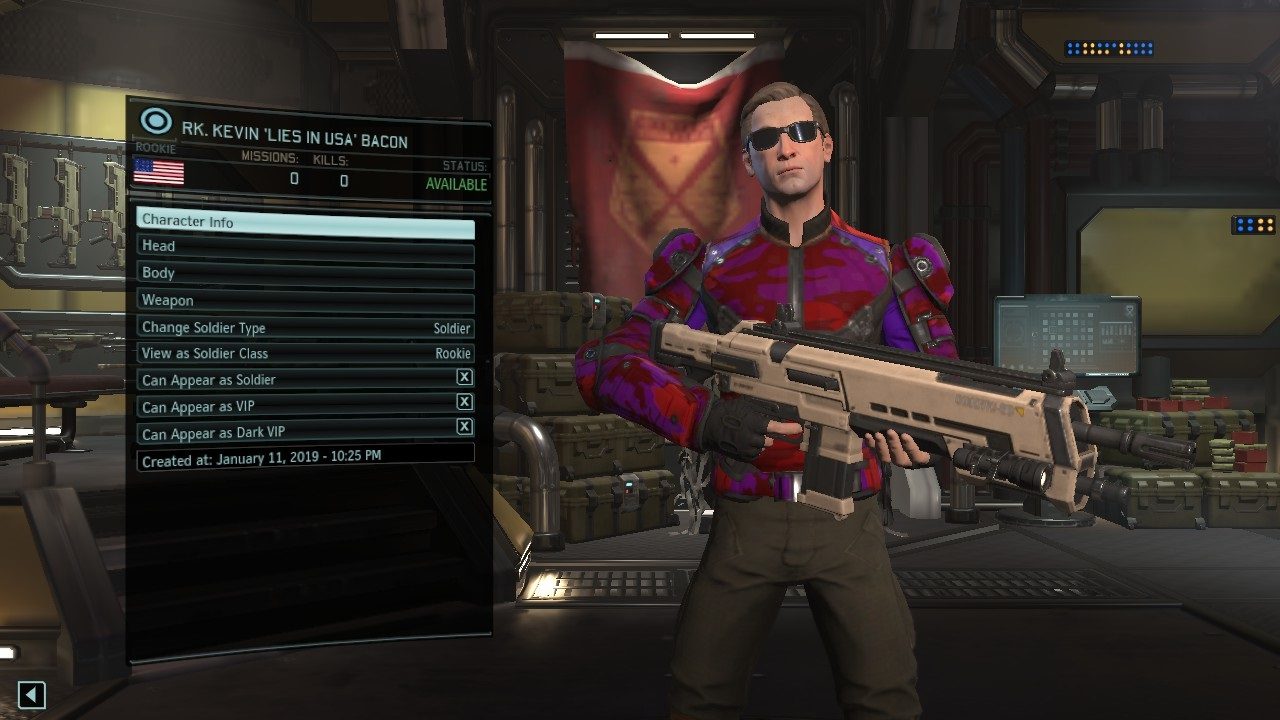The width and height of the screenshot is (1280, 720).
Task: Select the American flag nationality icon
Action: pos(158,173)
